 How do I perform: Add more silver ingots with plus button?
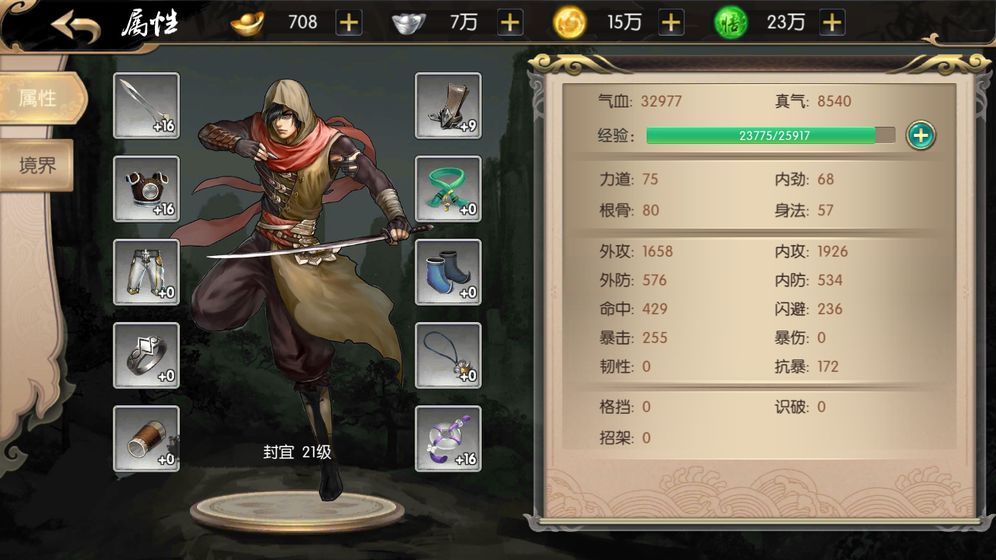[x=510, y=23]
